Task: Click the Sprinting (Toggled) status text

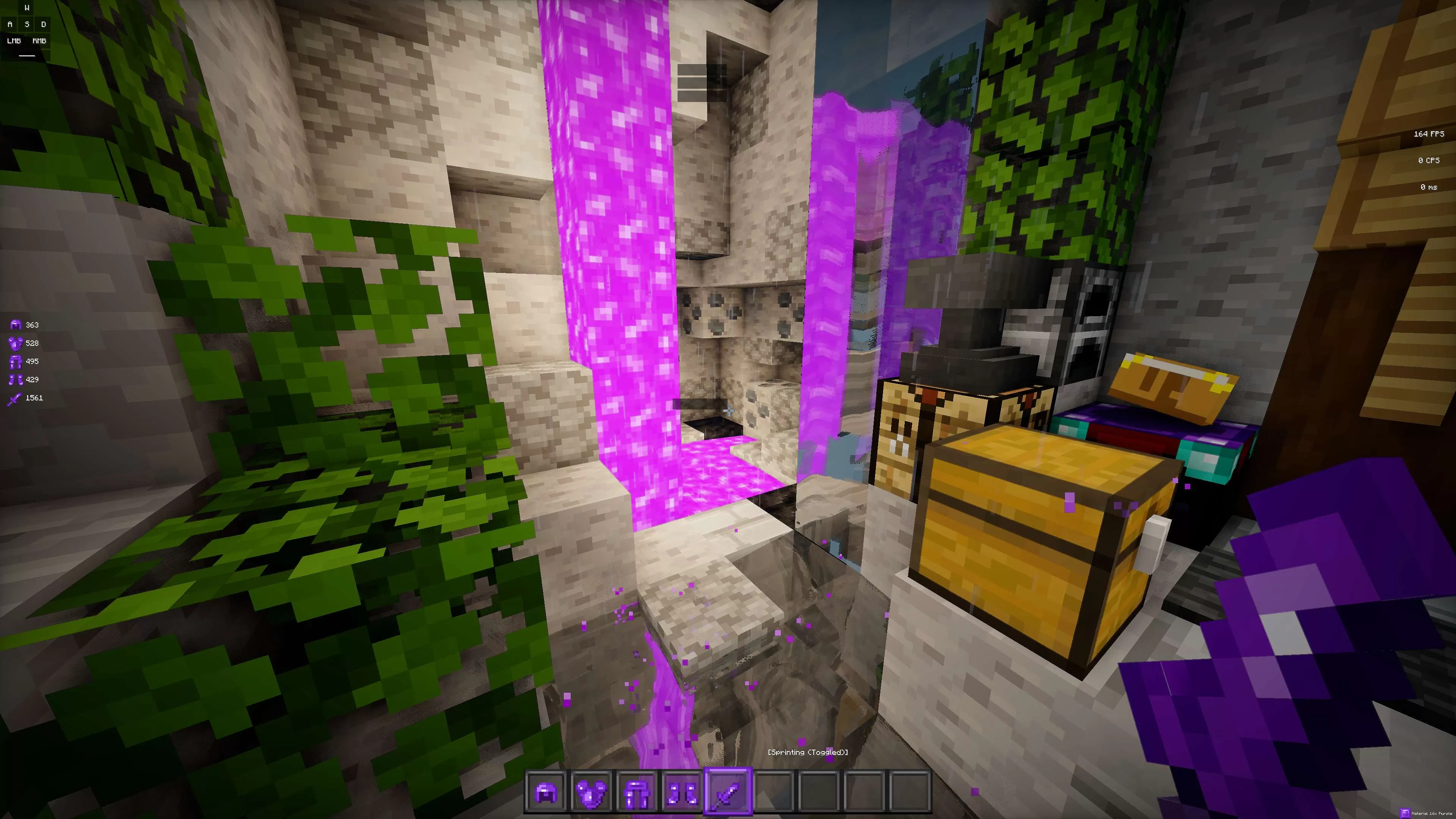Action: pos(807,753)
